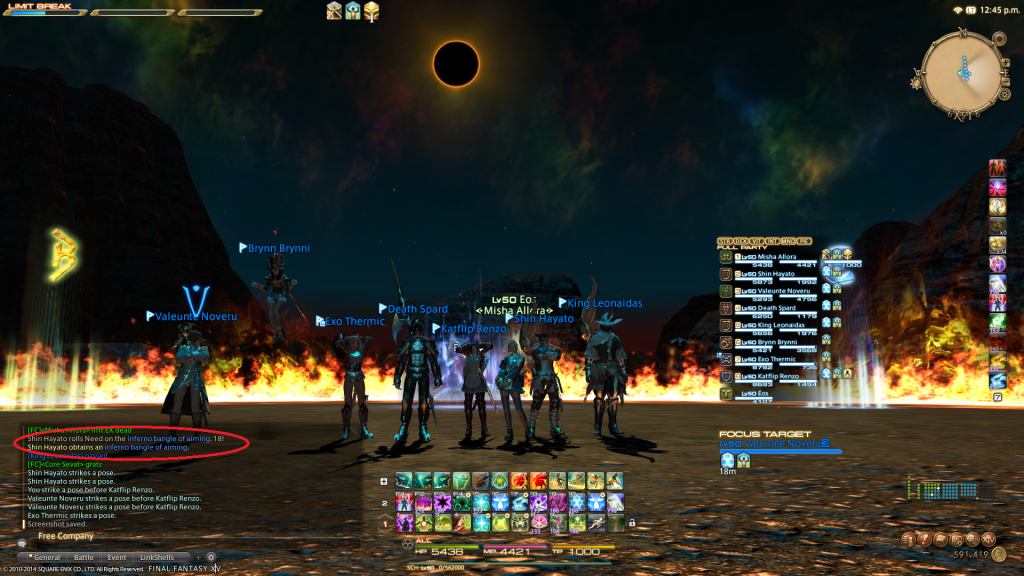Select Katflip Renzo in the party list

pyautogui.click(x=777, y=376)
